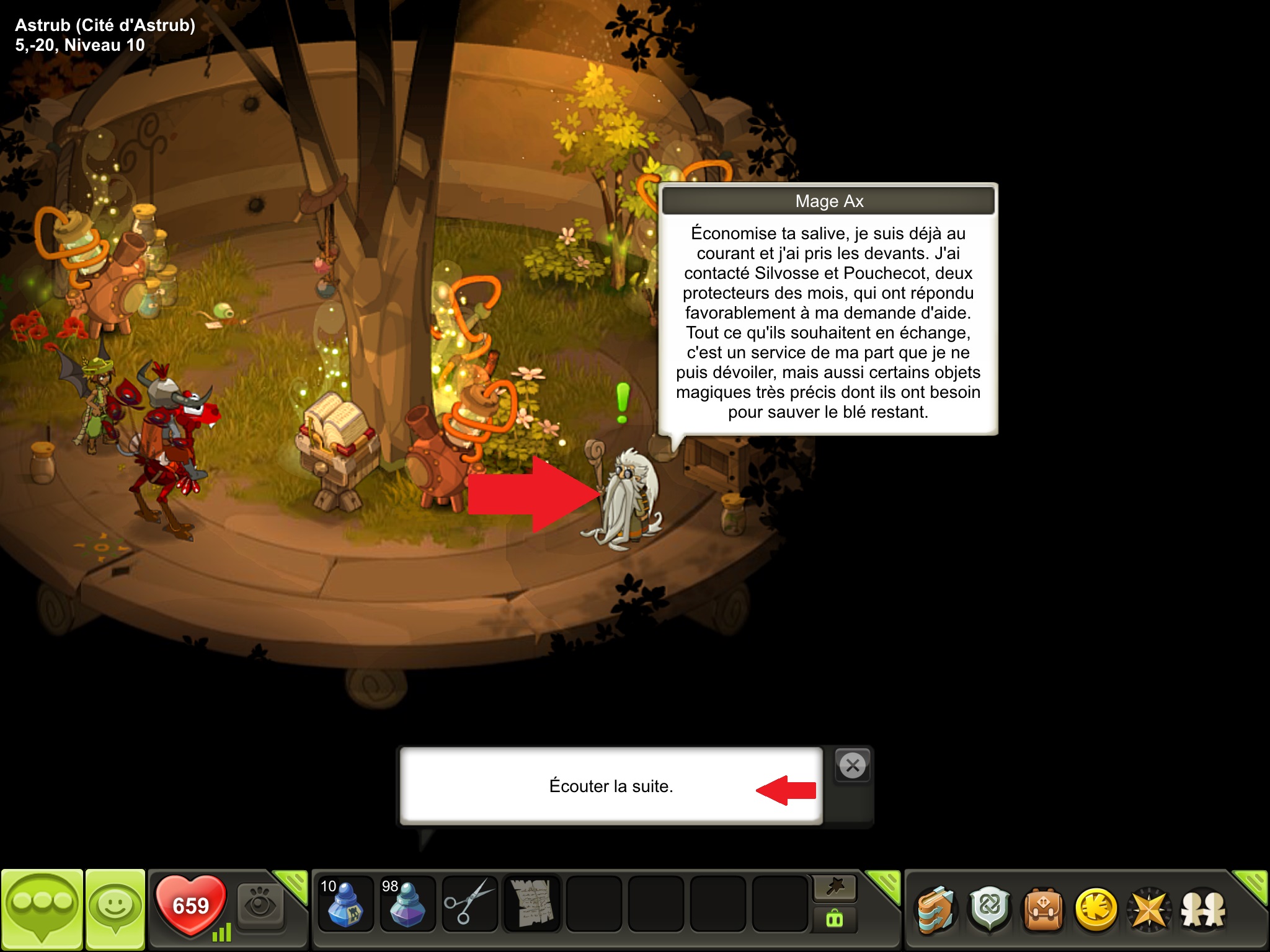This screenshot has width=1270, height=952.
Task: Use the purple potion with 98 count
Action: [407, 904]
